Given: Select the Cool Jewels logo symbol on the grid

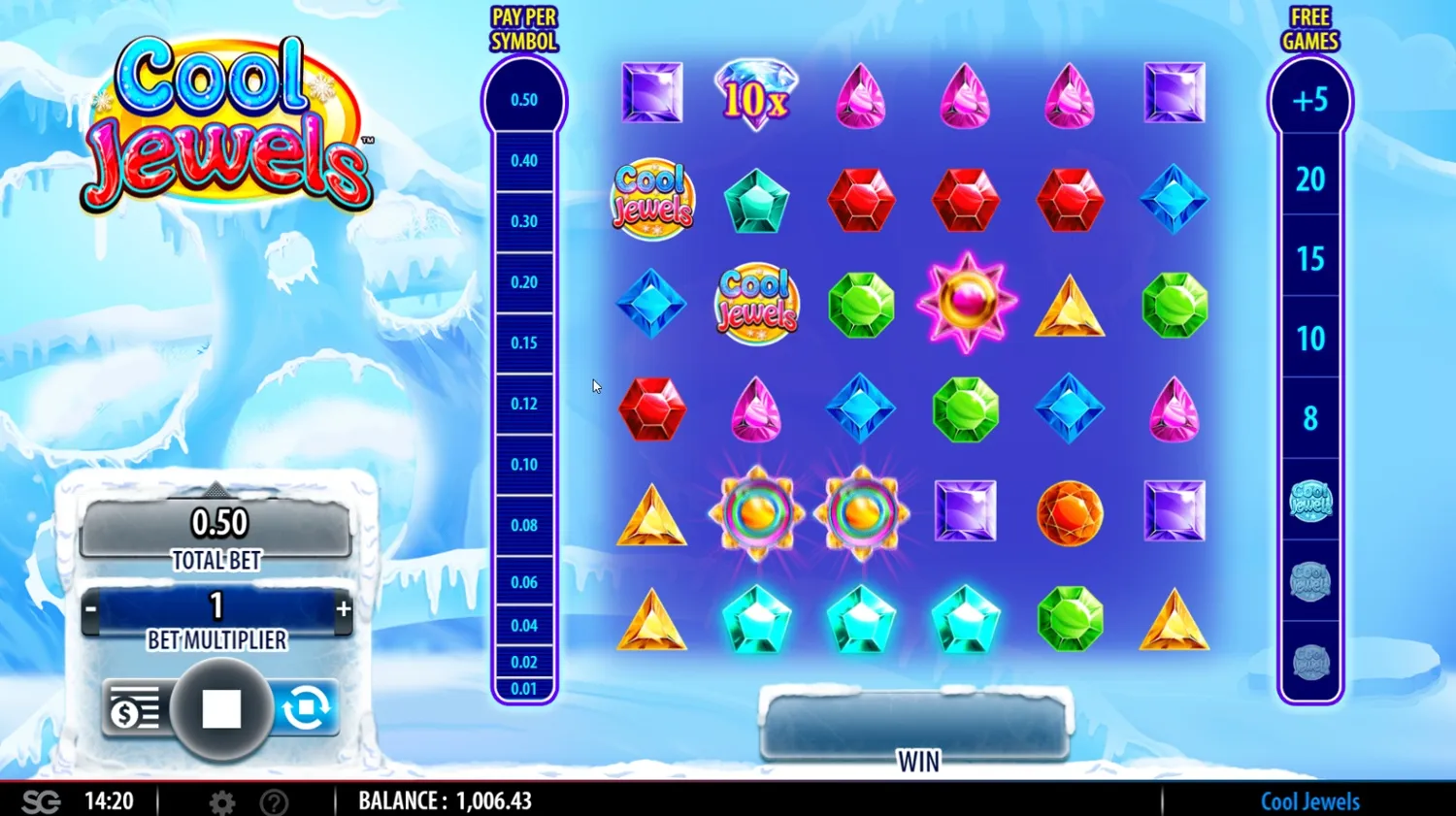Looking at the screenshot, I should tap(652, 199).
